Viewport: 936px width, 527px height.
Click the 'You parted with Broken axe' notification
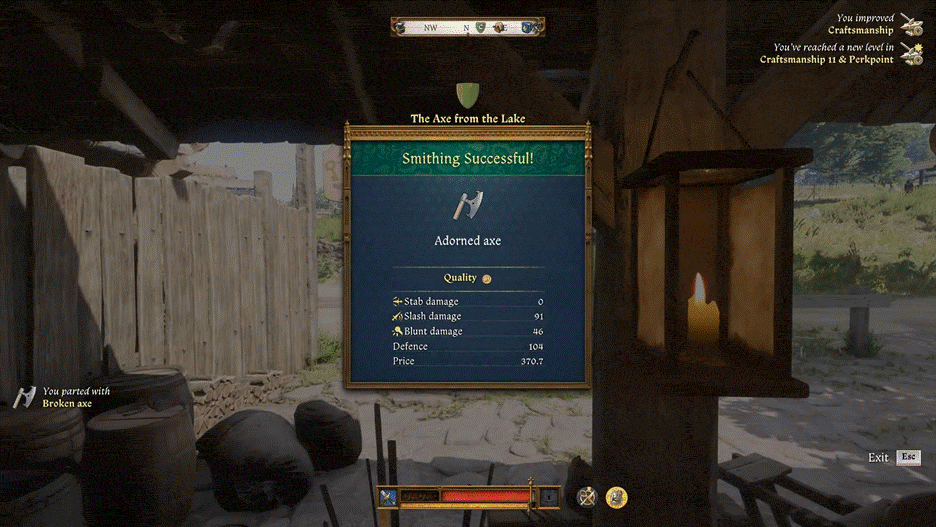66,397
